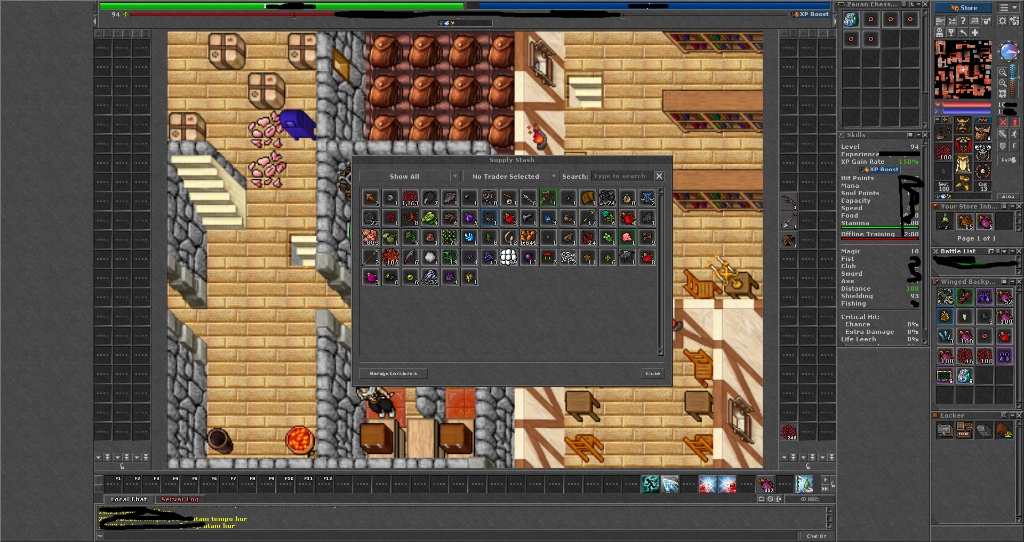Click the Manage Containers button
Screen dimensions: 1024x542
point(393,373)
